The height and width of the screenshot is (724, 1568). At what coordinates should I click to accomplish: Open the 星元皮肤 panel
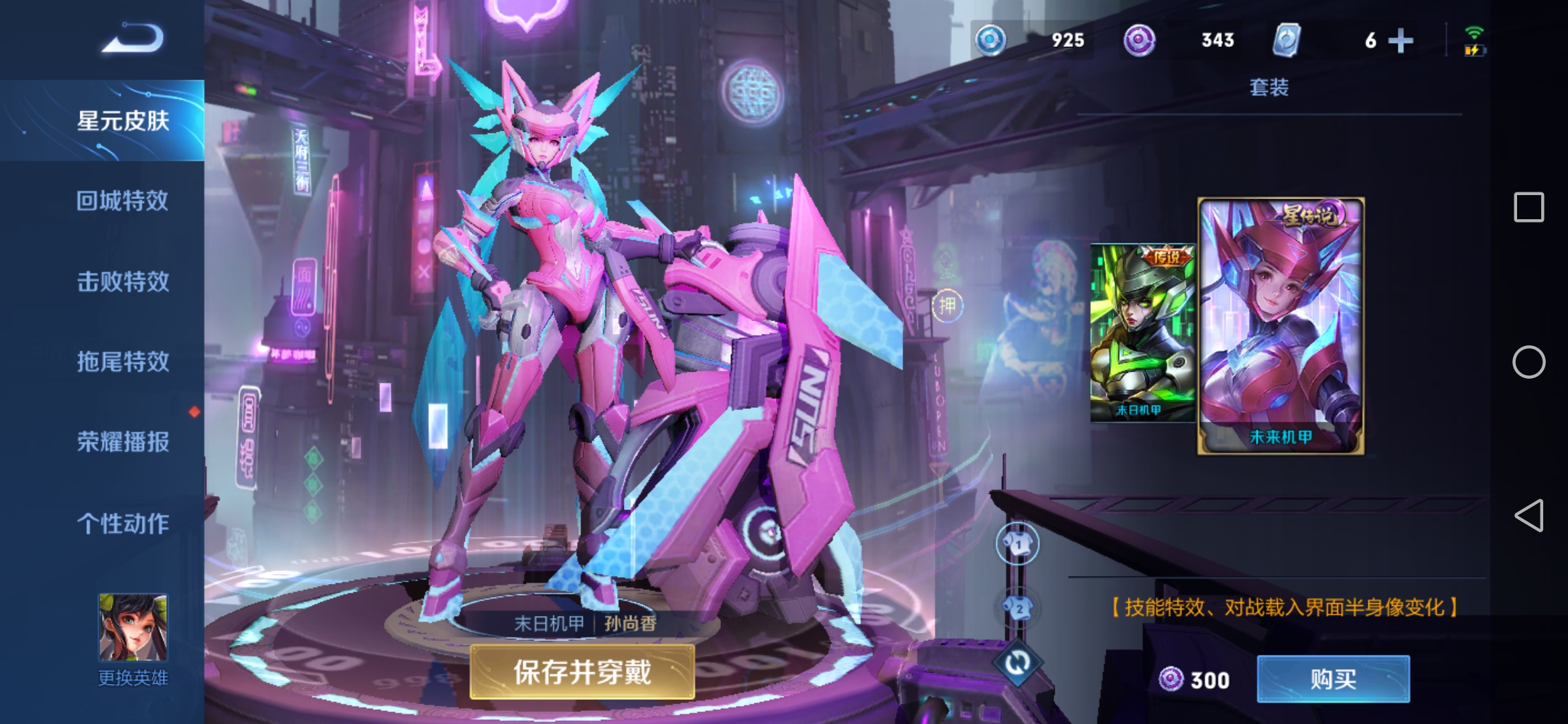pyautogui.click(x=123, y=123)
